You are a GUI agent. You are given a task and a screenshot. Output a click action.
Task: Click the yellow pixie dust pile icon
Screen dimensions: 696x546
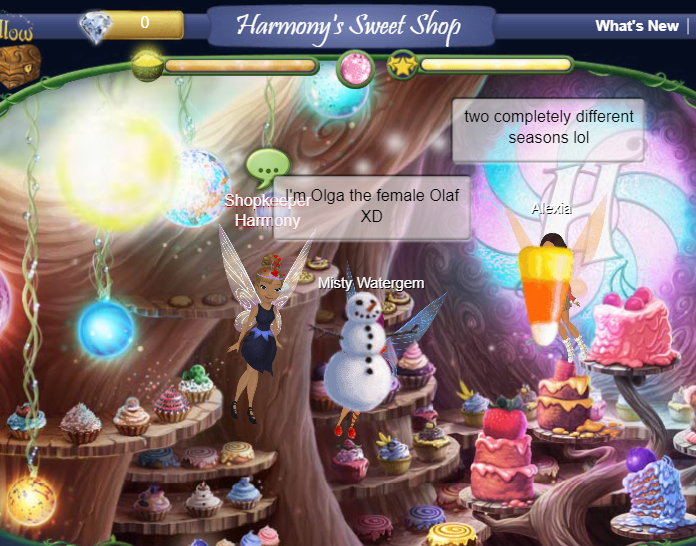tap(147, 66)
